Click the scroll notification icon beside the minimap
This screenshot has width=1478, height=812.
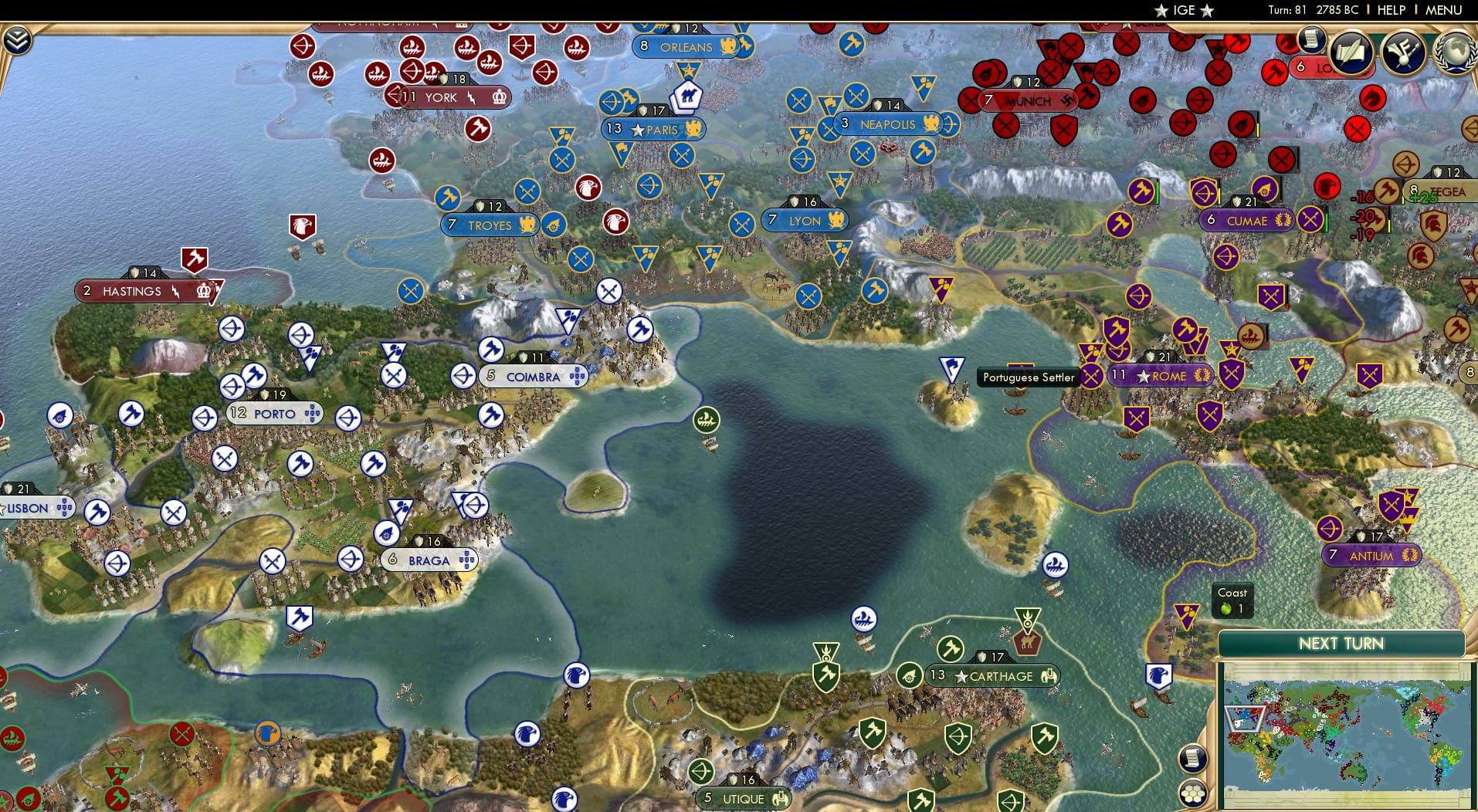pos(1193,758)
